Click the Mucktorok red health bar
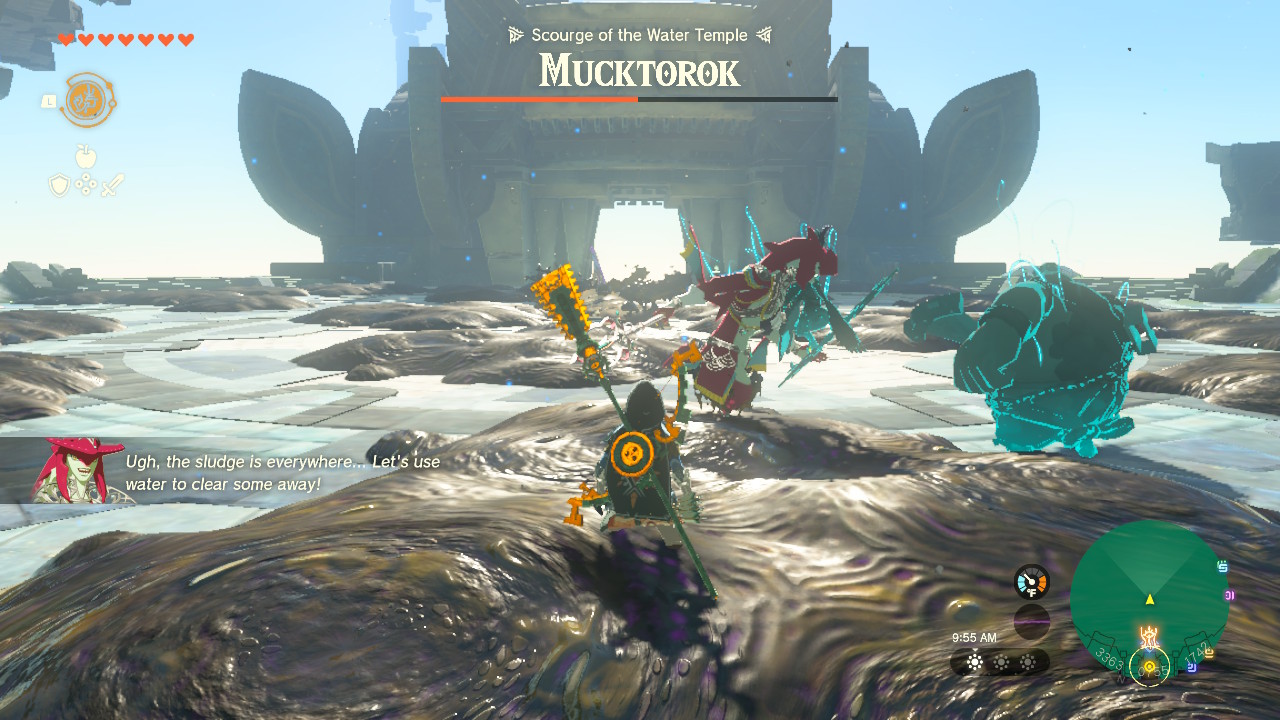 [x=540, y=100]
